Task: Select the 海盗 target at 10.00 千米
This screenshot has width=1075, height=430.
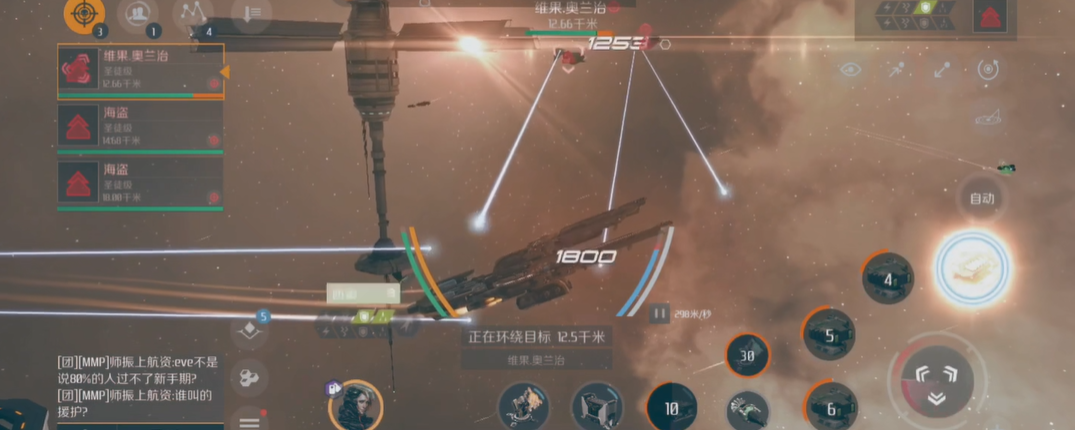Action: 140,183
